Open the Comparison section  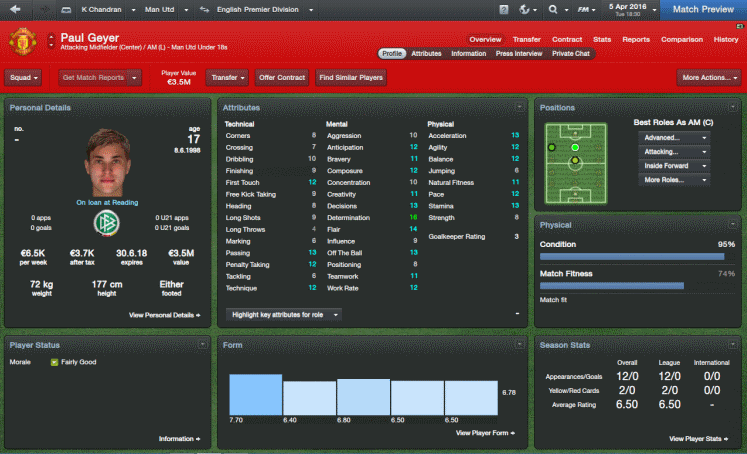681,39
